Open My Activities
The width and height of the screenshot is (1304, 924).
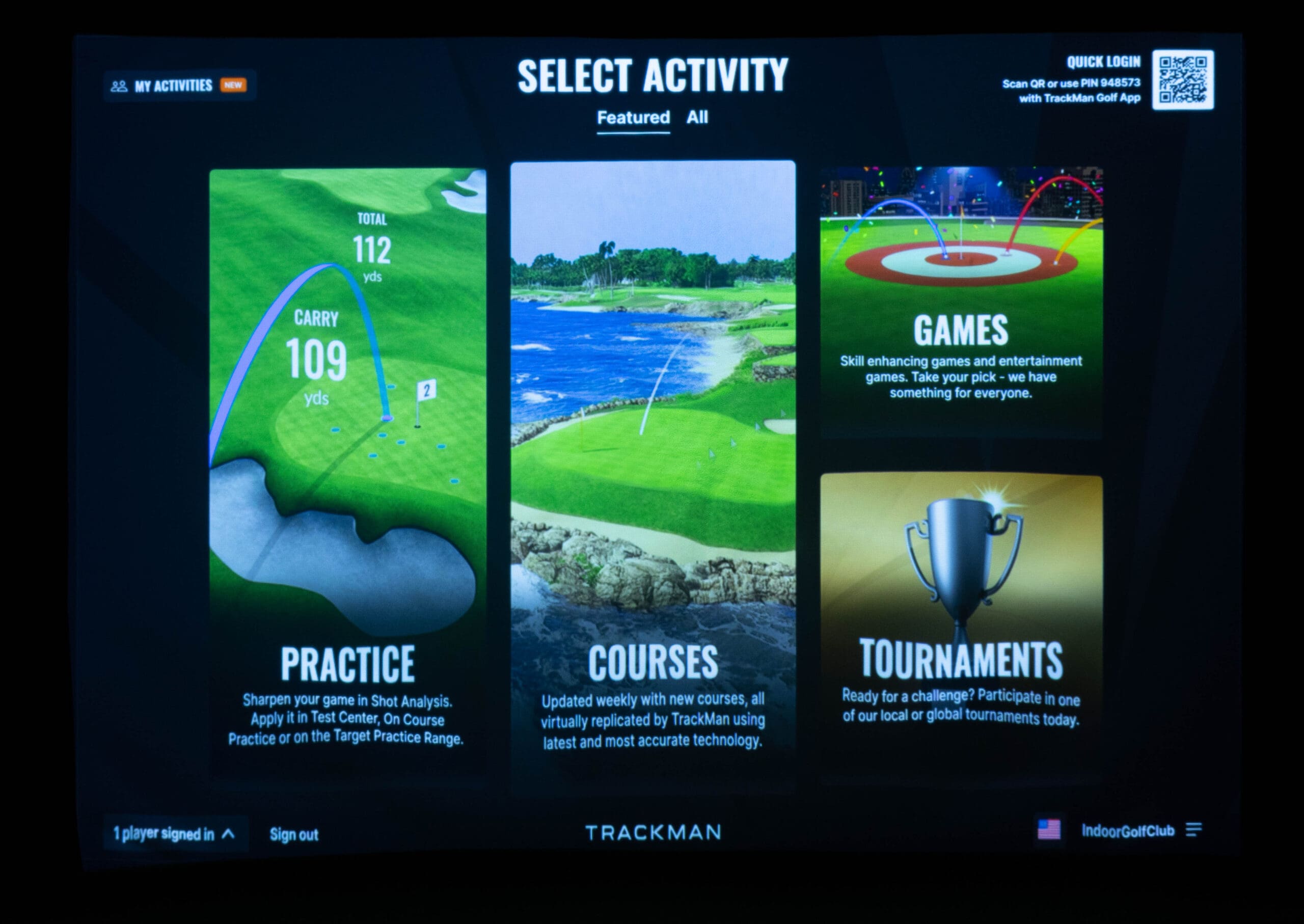pos(179,86)
